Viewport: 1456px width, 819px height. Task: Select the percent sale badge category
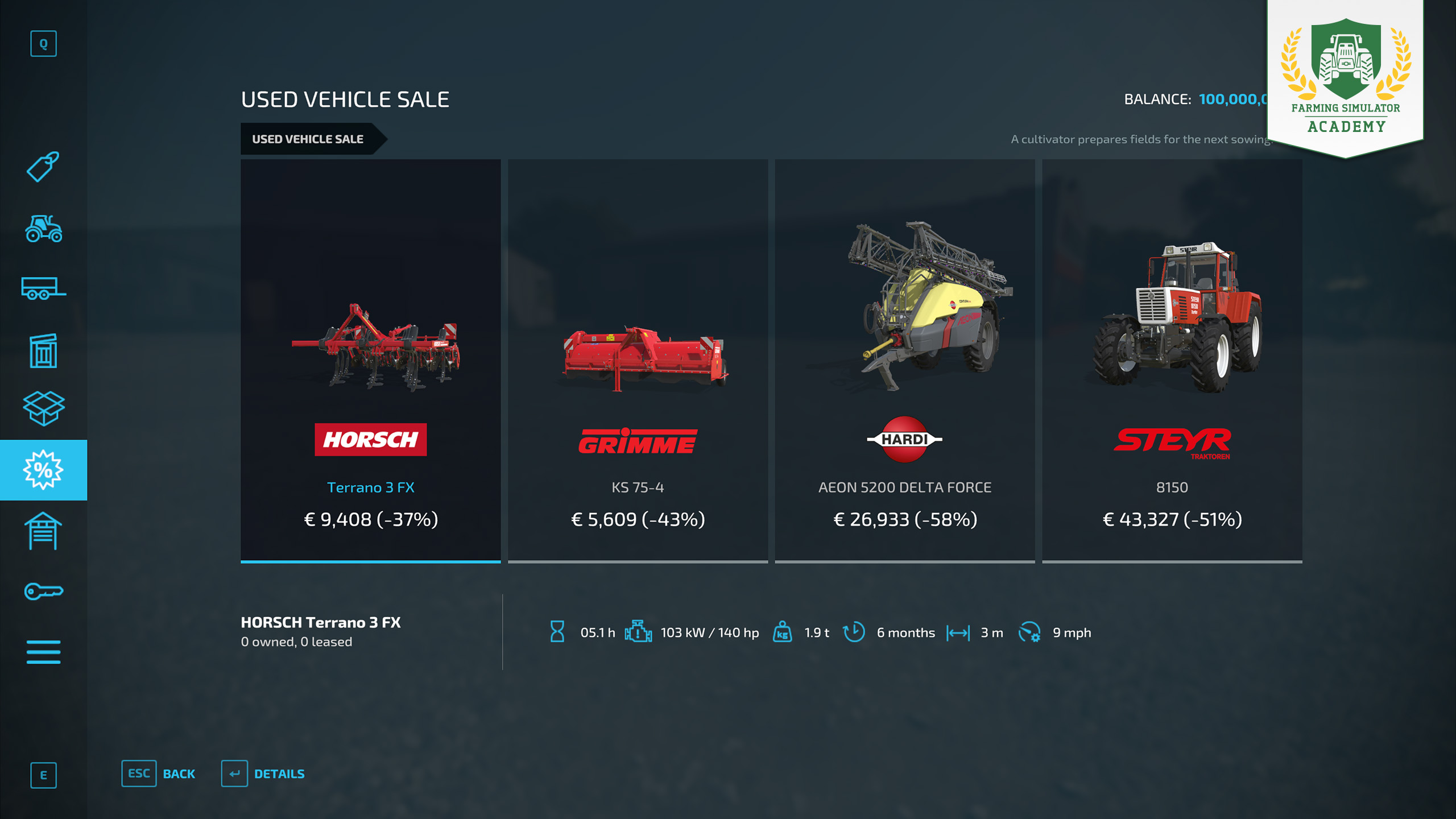coord(43,470)
